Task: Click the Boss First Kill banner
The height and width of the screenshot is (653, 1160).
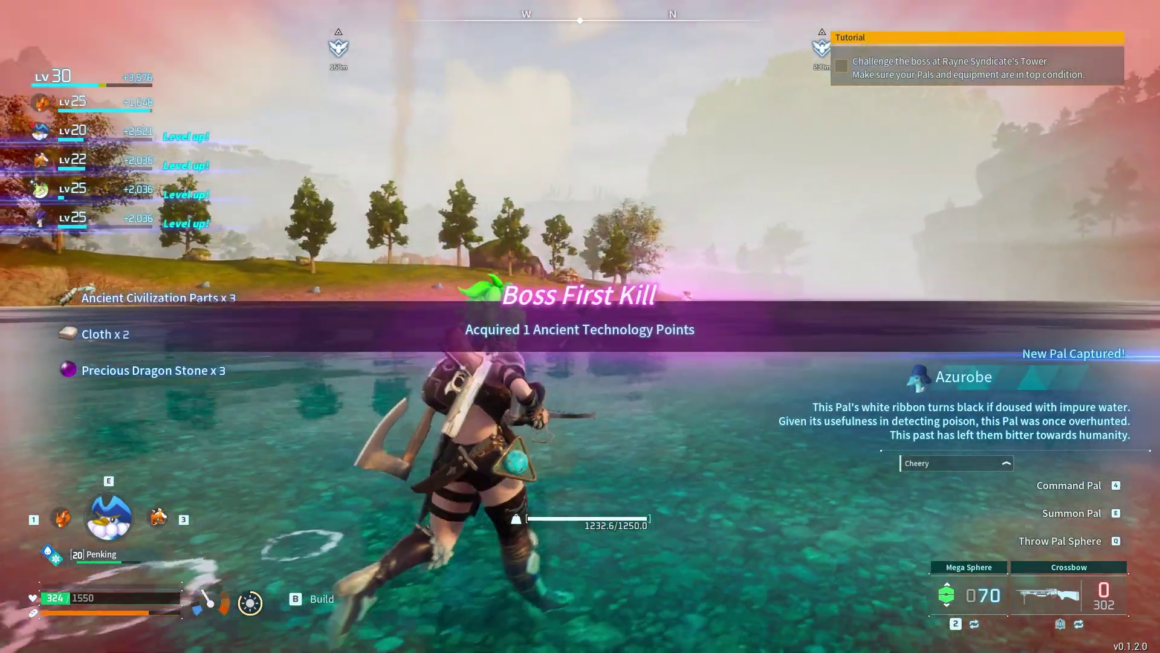Action: 580,295
